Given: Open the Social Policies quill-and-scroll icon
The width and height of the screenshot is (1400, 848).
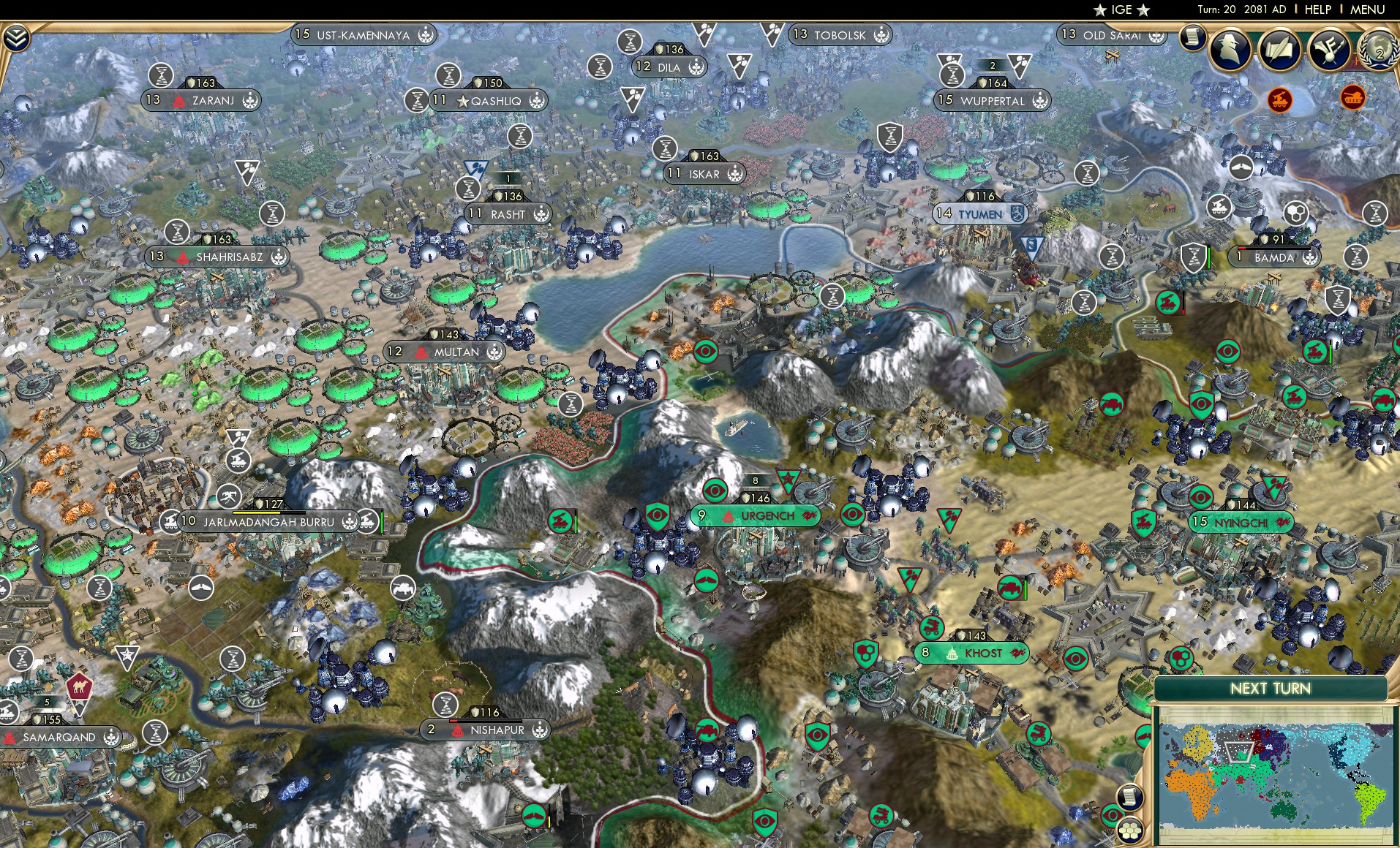Looking at the screenshot, I should (x=1280, y=50).
